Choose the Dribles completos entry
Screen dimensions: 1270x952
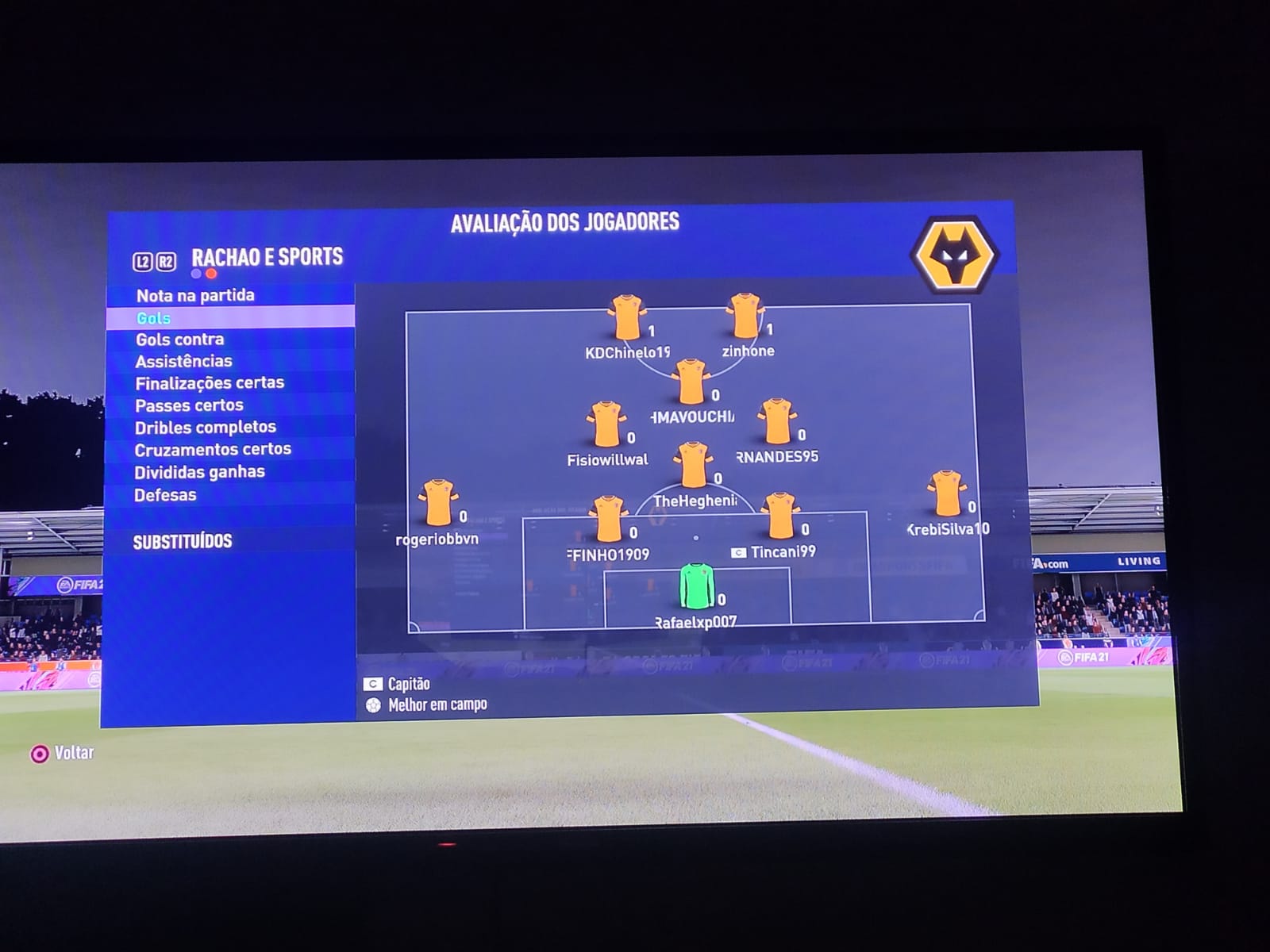pos(206,428)
